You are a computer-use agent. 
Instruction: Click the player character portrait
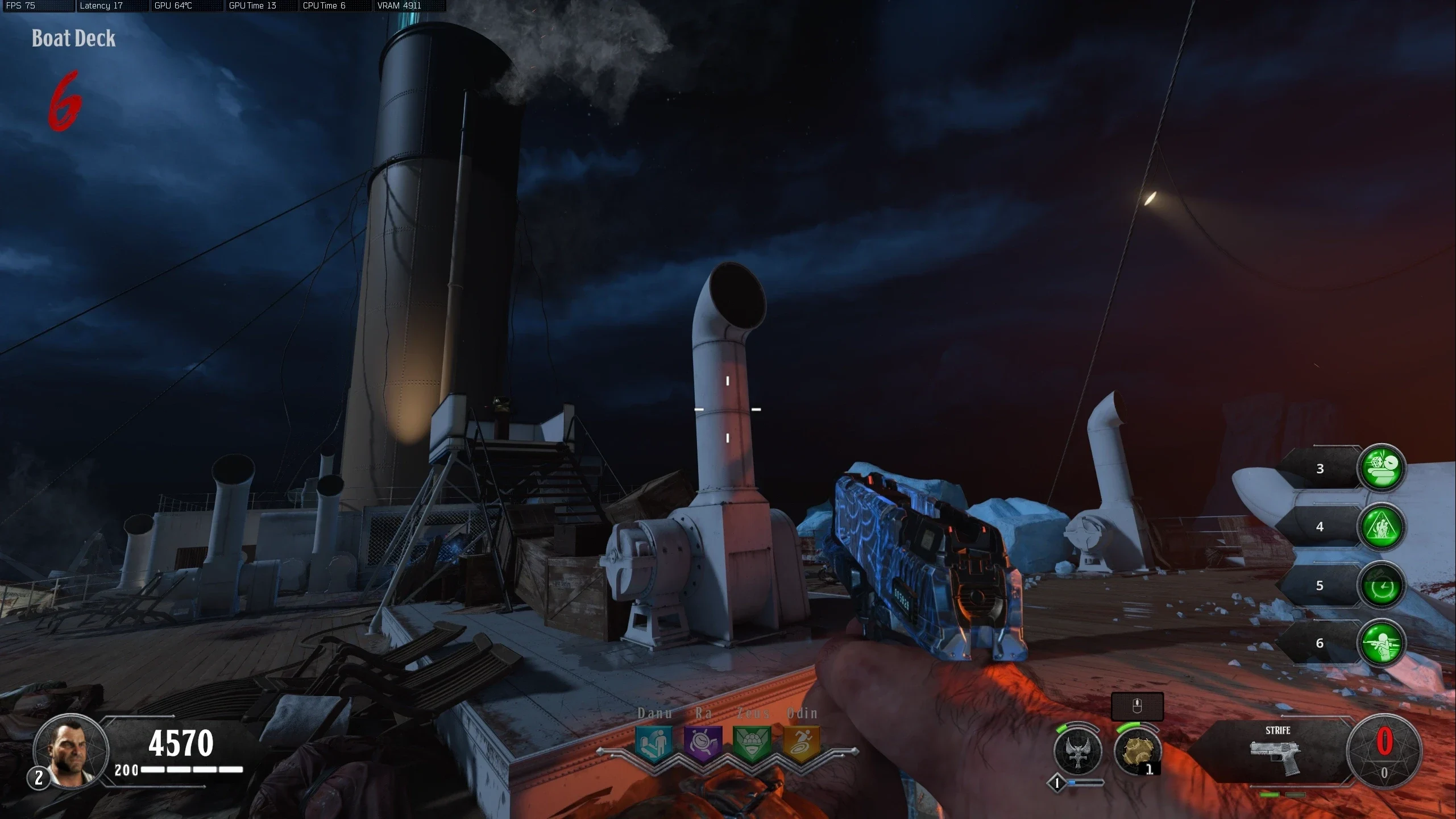[71, 751]
